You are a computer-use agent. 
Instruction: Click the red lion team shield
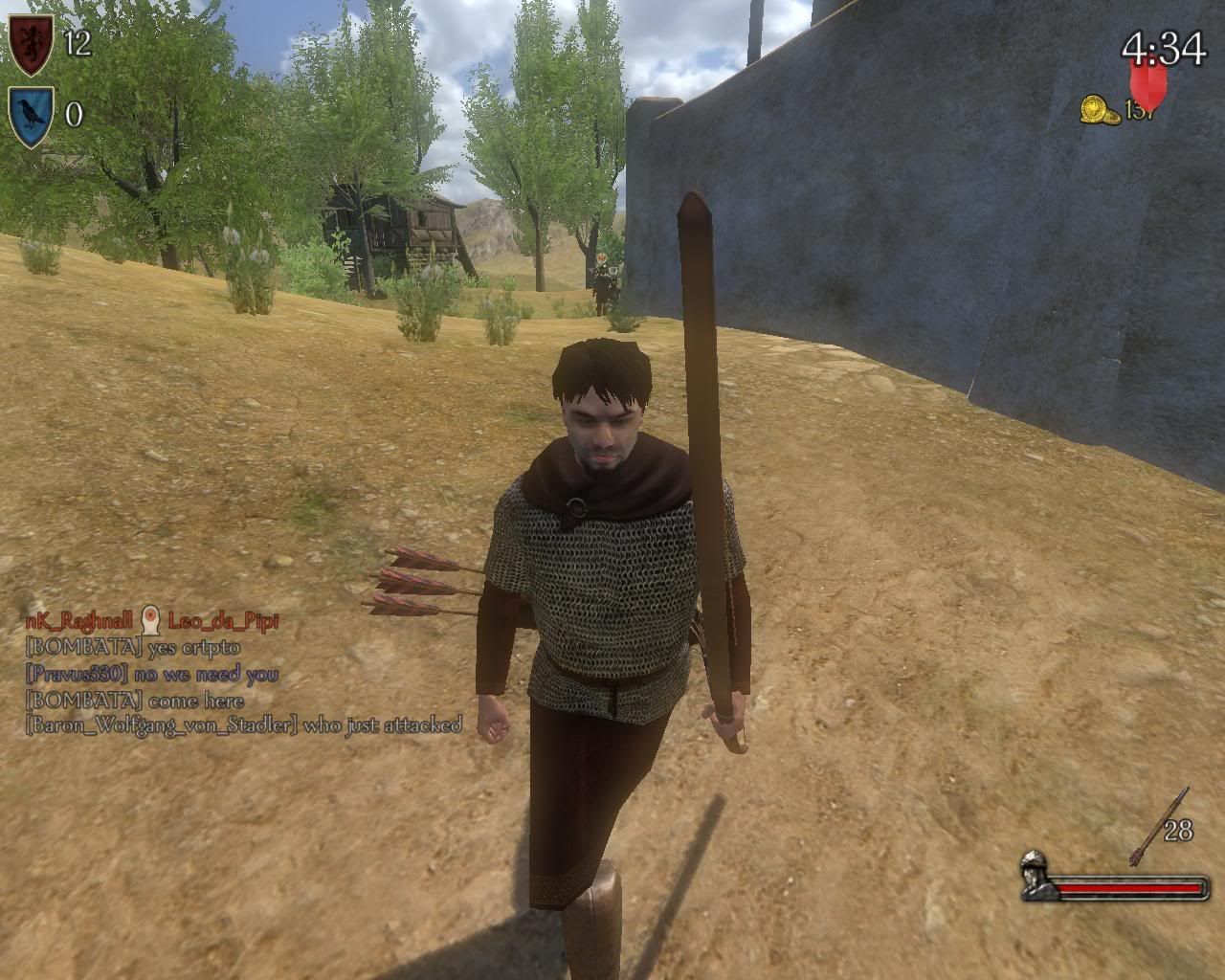tap(32, 44)
